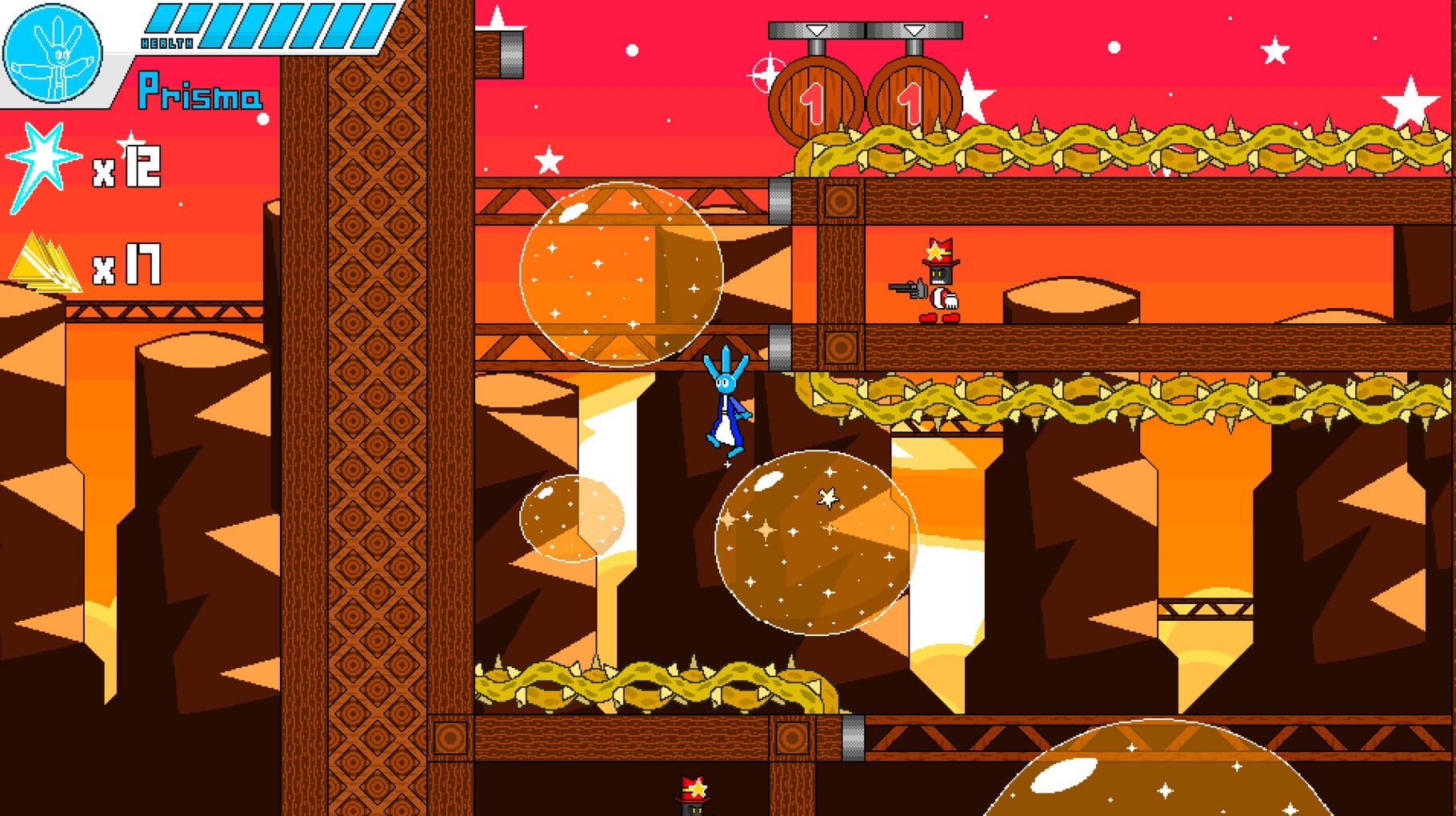Click the down arrow above the right barrel
The height and width of the screenshot is (816, 1456).
coord(912,32)
